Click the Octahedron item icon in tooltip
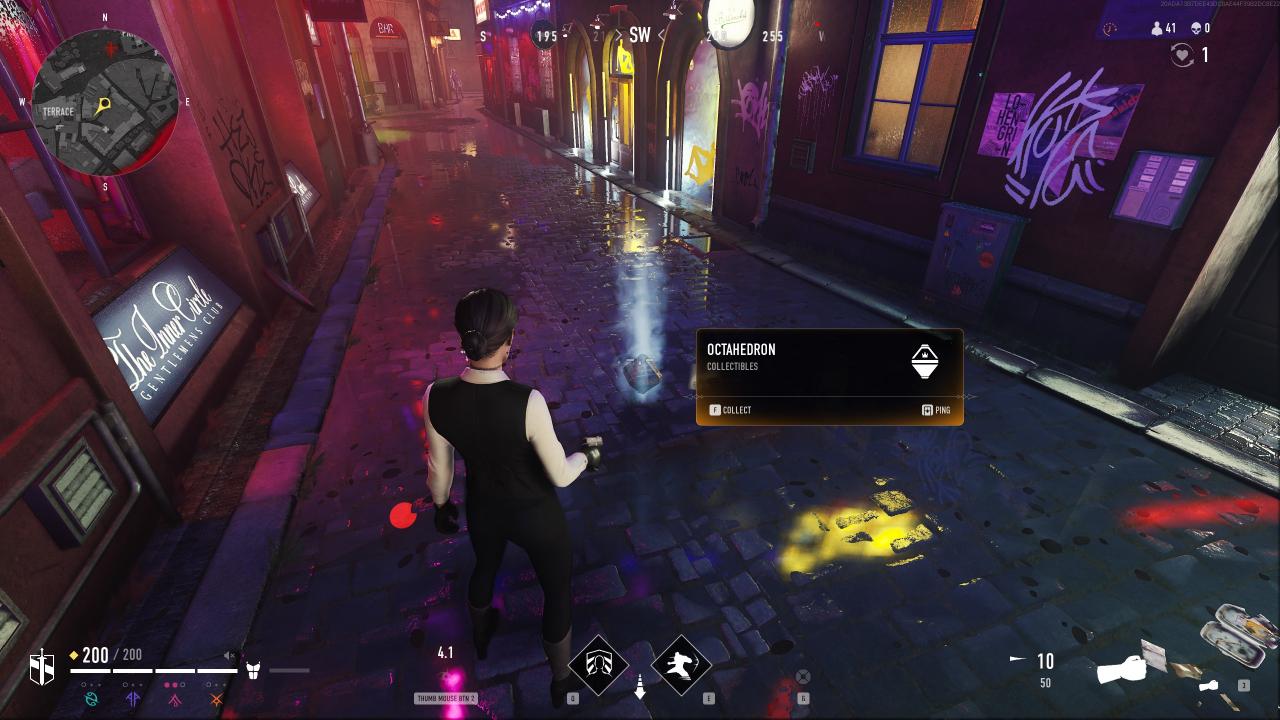 point(925,361)
